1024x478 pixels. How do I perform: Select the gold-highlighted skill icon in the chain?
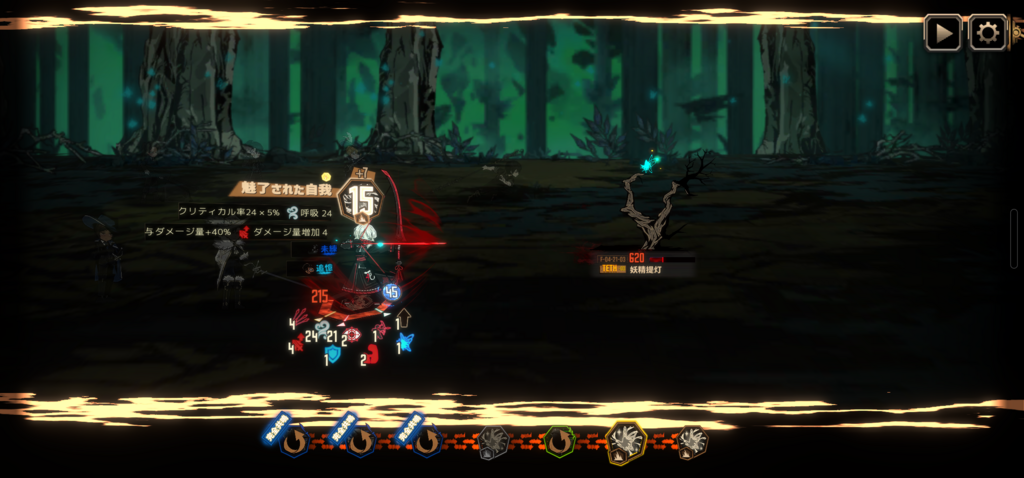[x=626, y=442]
